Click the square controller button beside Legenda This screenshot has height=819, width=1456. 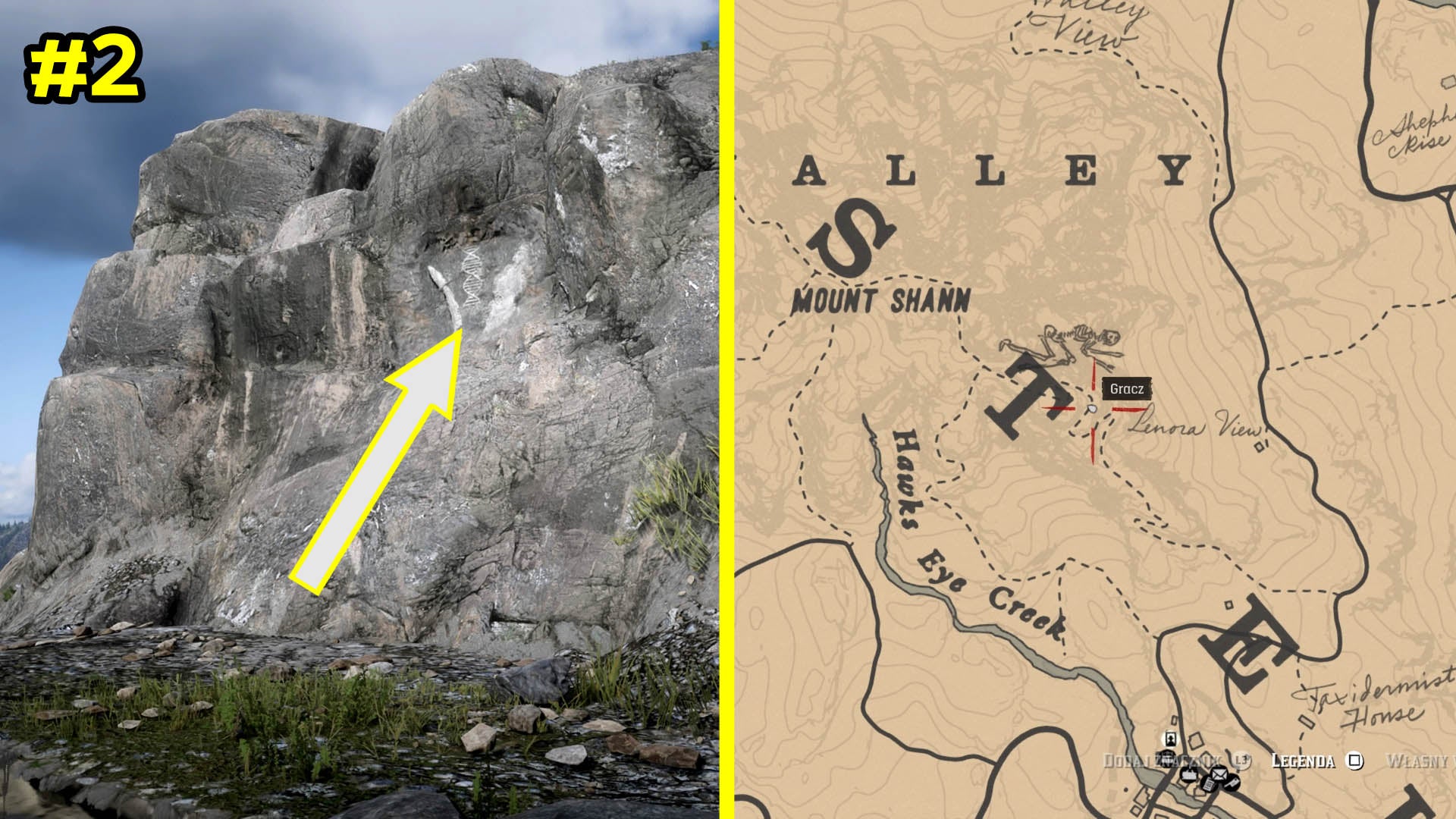point(1354,761)
